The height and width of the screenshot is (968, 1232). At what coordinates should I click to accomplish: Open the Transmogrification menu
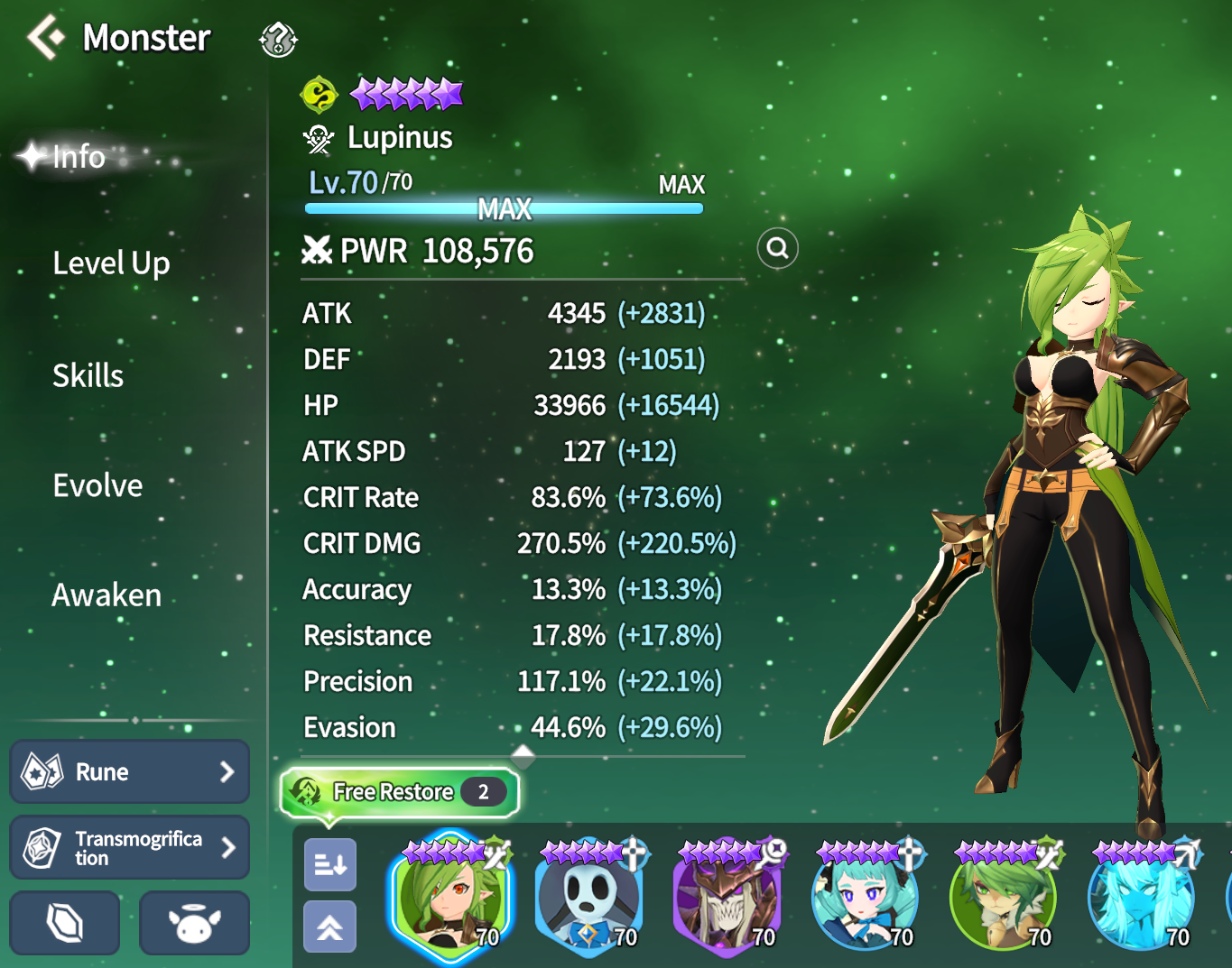click(x=129, y=848)
